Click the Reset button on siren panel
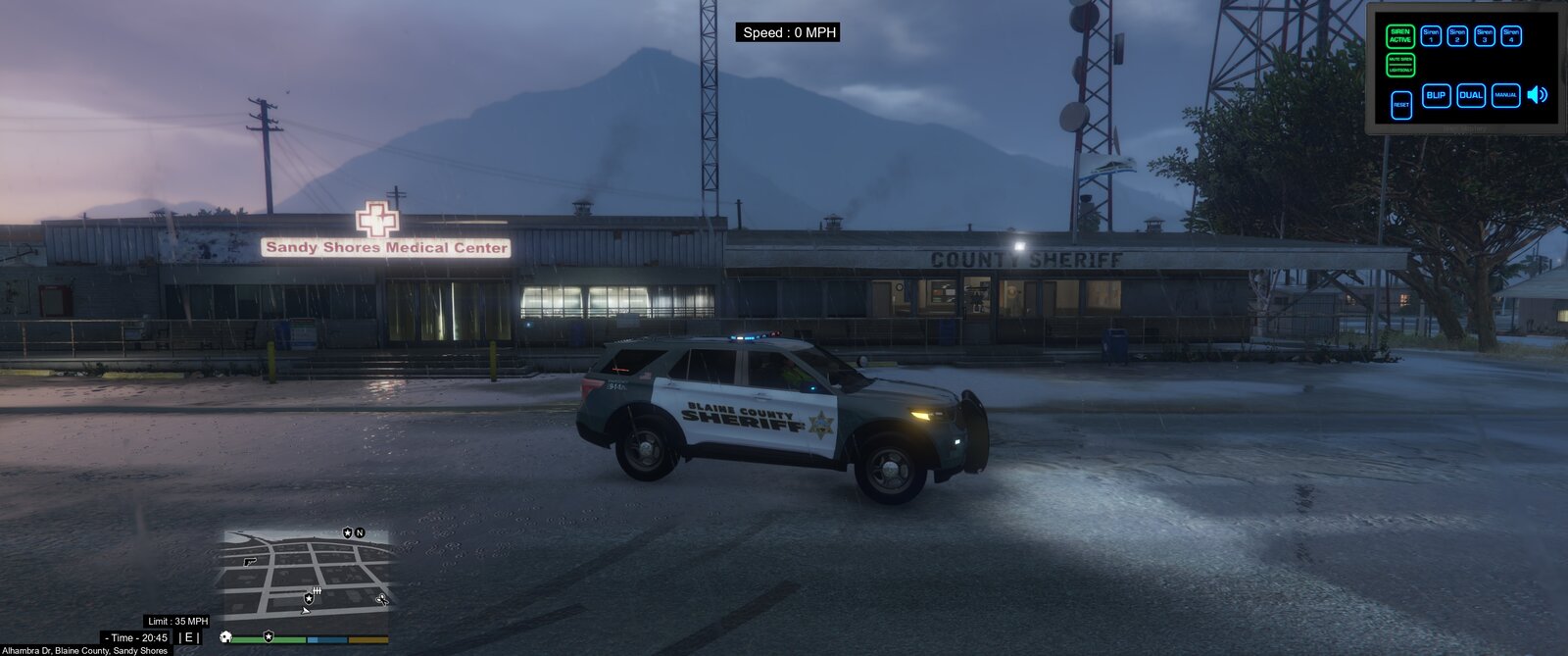This screenshot has height=656, width=1568. [1401, 104]
